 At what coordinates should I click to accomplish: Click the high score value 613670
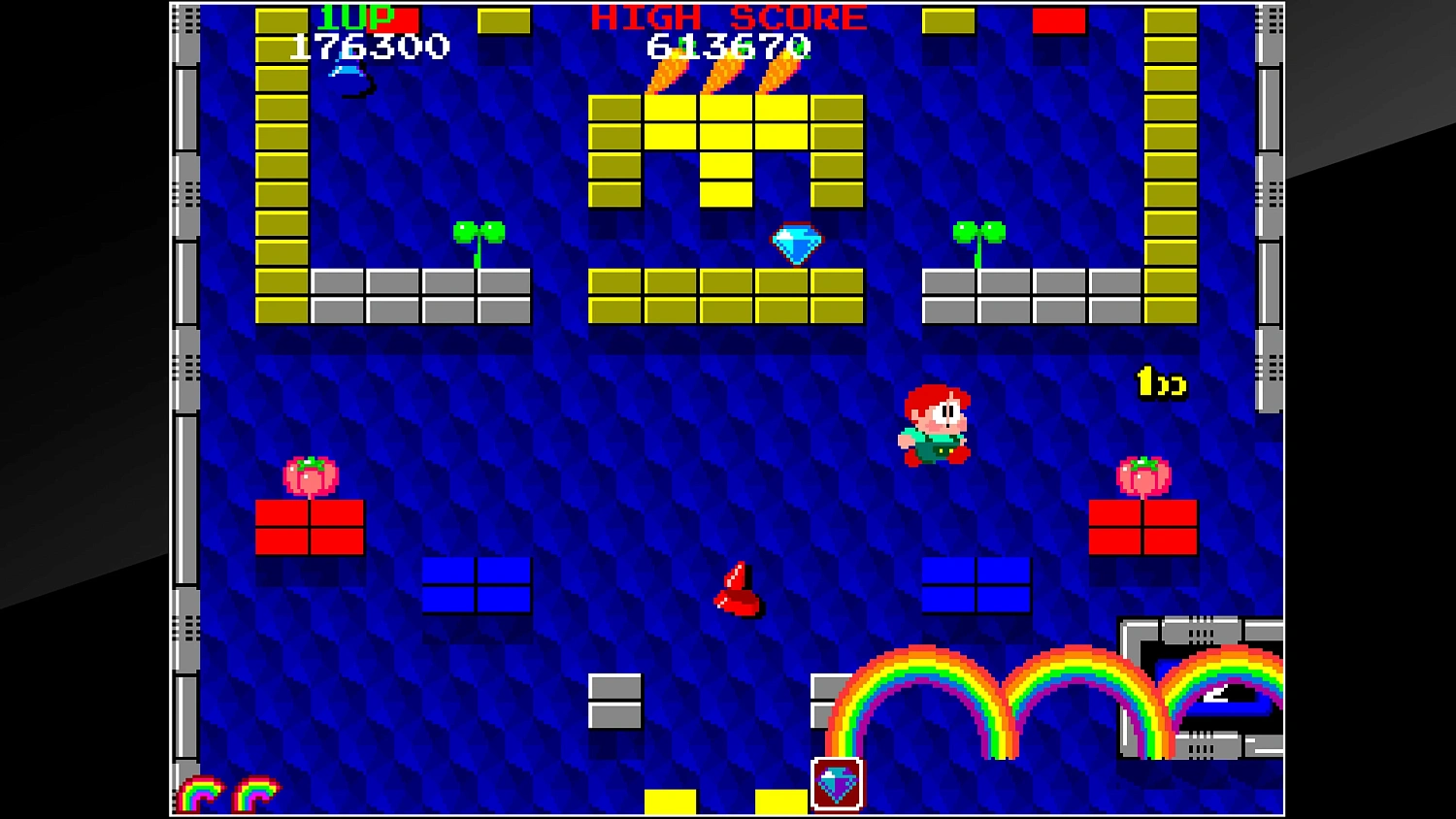coord(728,45)
